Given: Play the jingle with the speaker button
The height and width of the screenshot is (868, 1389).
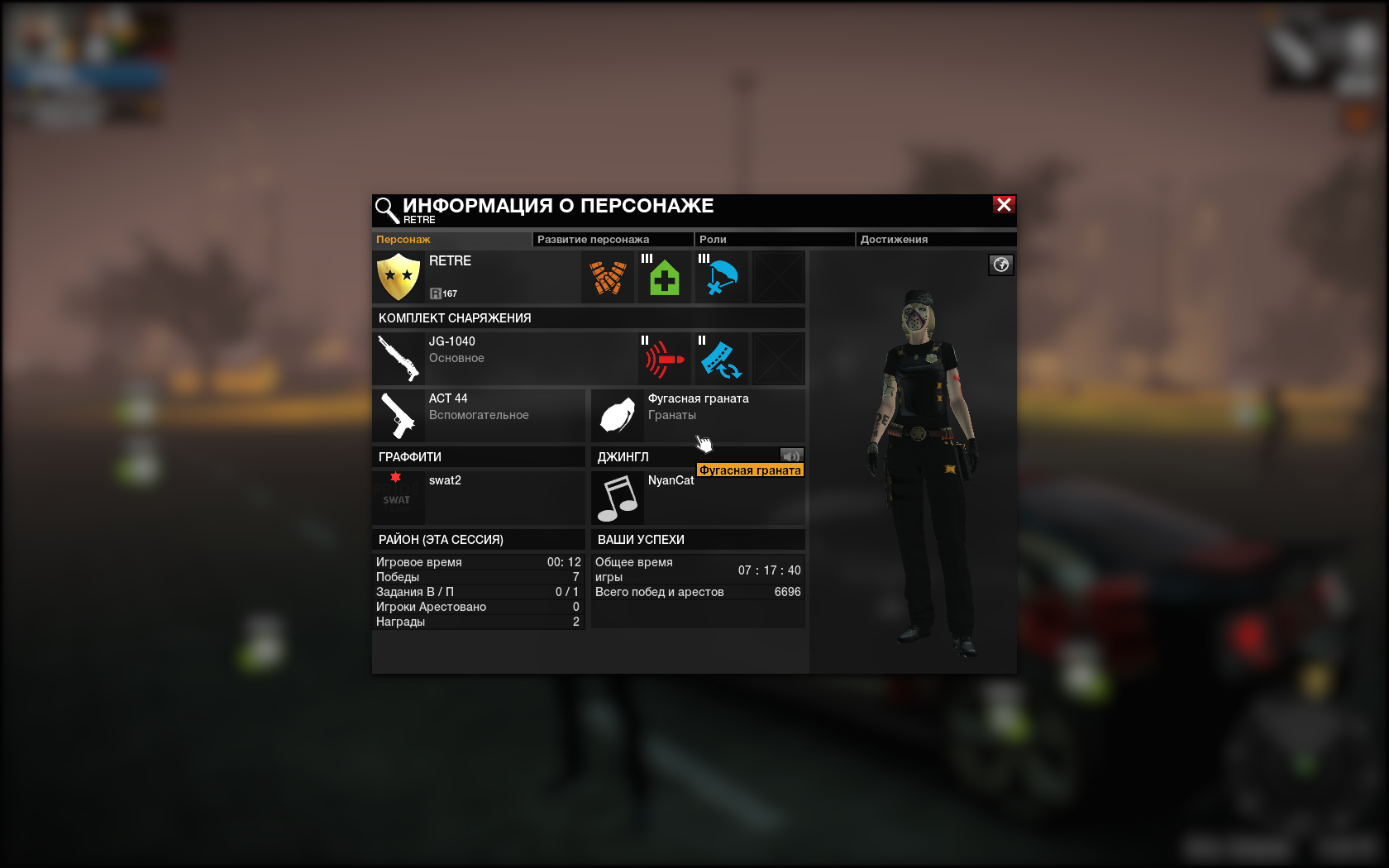Looking at the screenshot, I should tap(791, 455).
